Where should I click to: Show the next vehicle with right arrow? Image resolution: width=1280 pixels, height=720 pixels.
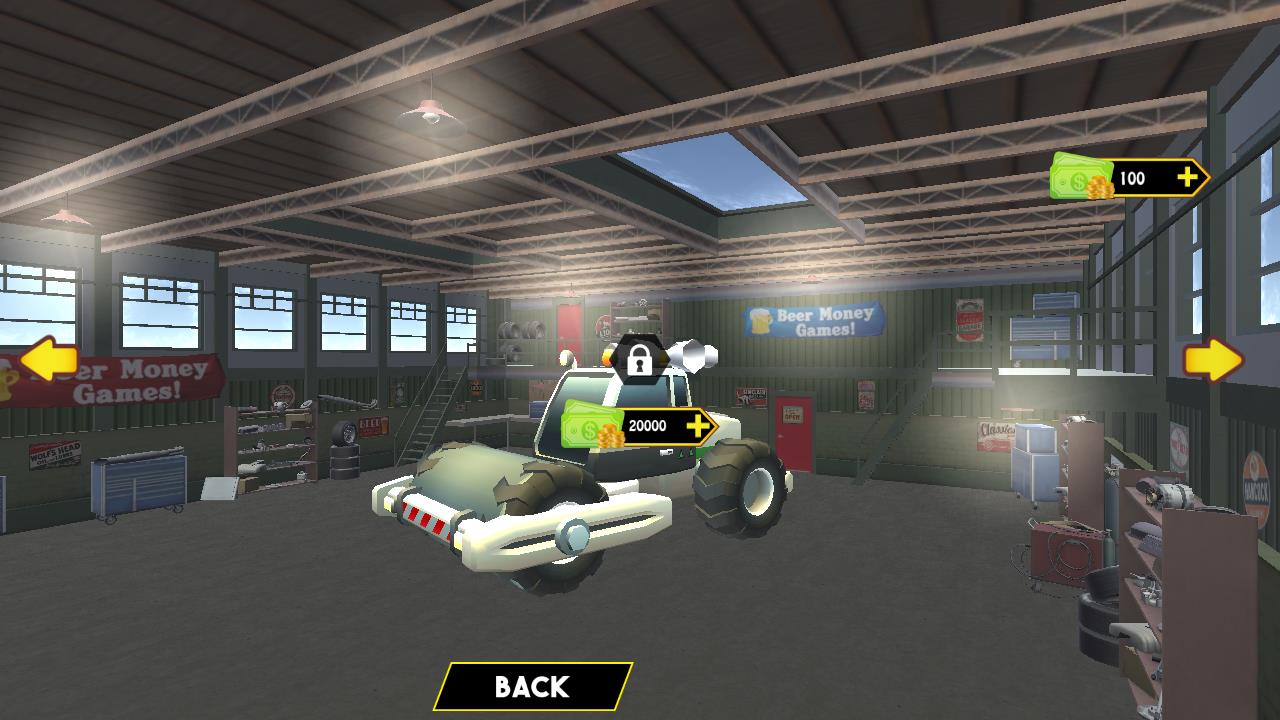1213,361
